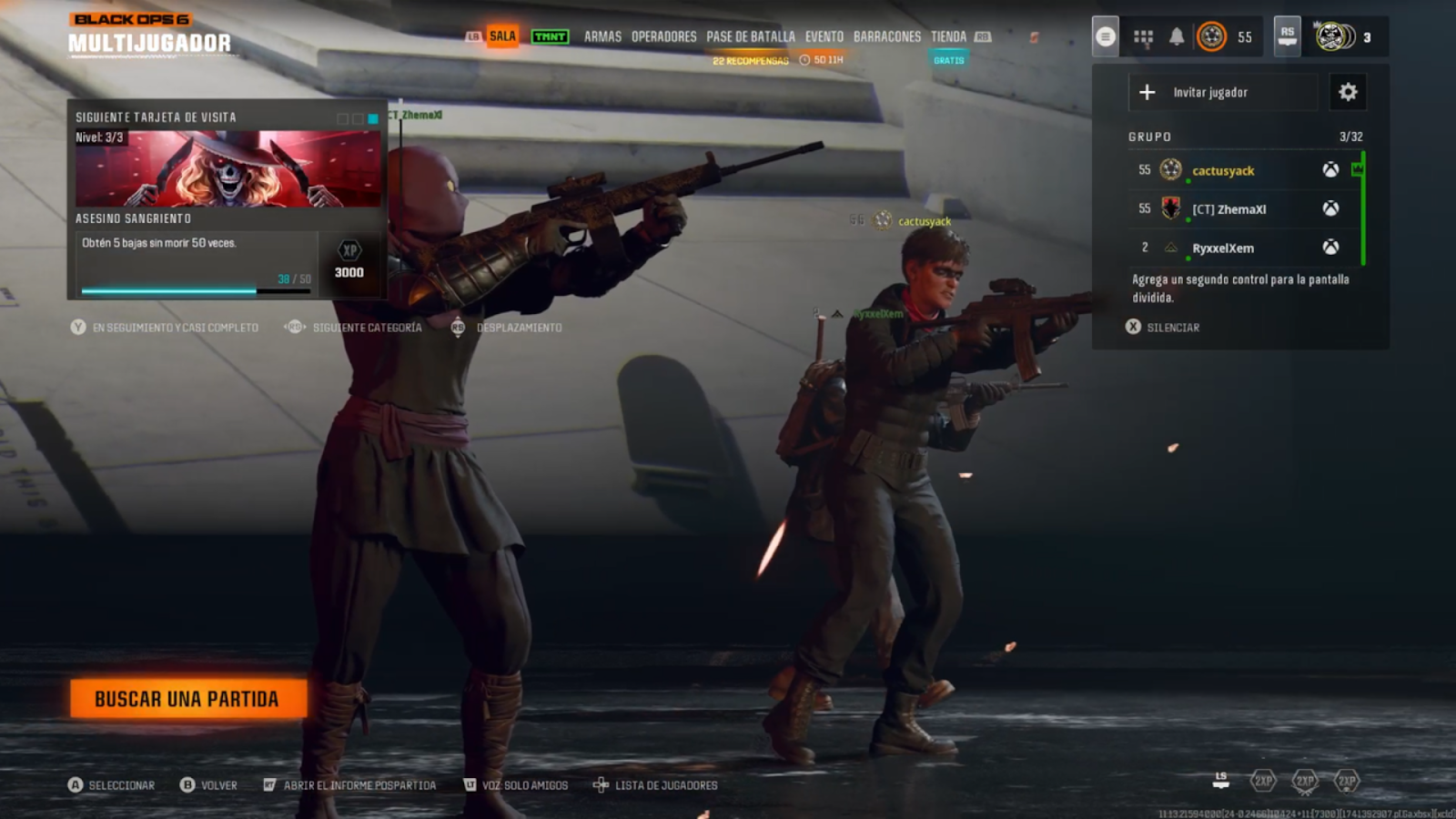Select cactusyack in the group list
Screen dimensions: 1456x819
pyautogui.click(x=1223, y=170)
